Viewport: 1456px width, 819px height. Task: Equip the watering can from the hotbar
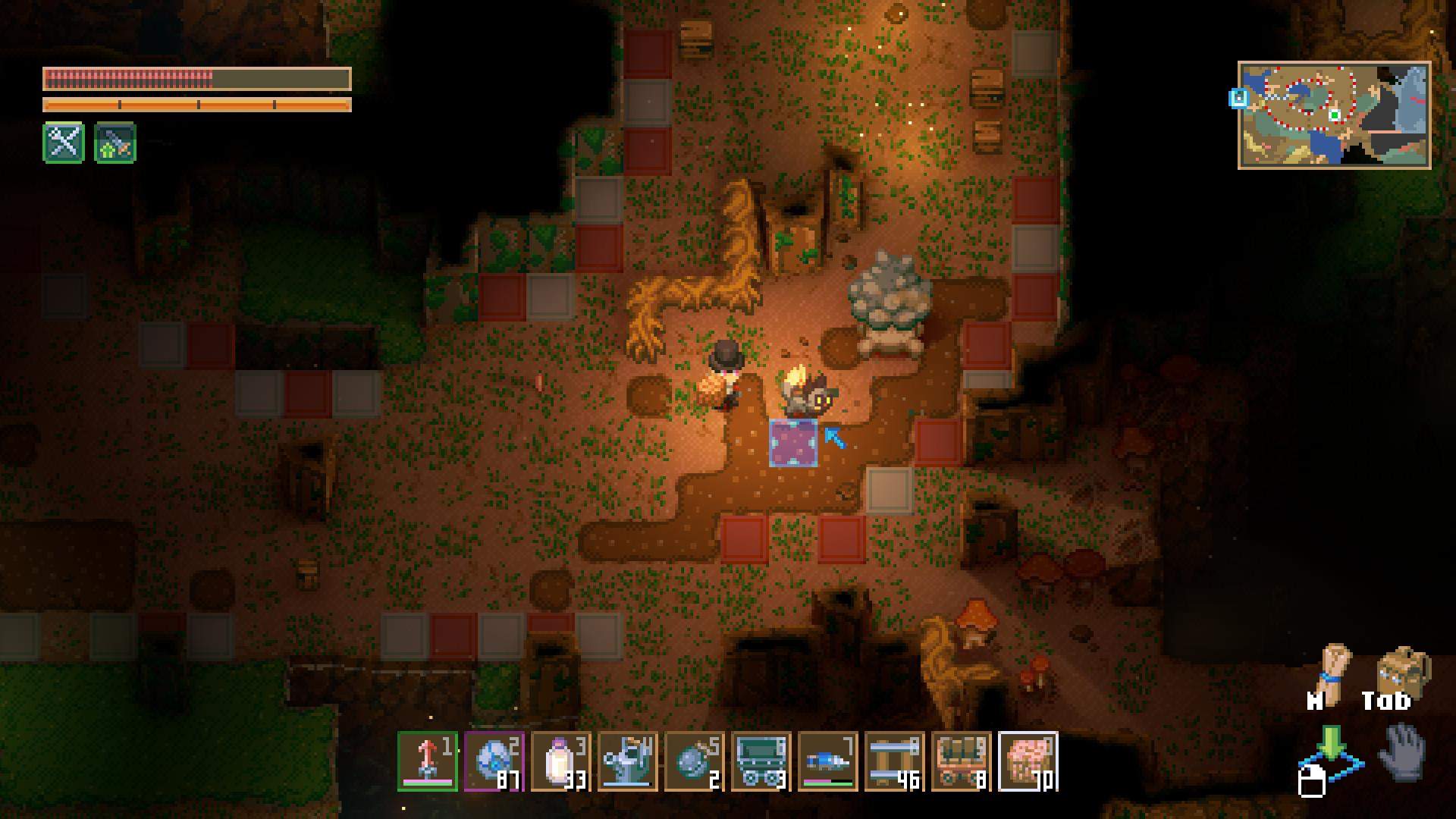coord(627,761)
